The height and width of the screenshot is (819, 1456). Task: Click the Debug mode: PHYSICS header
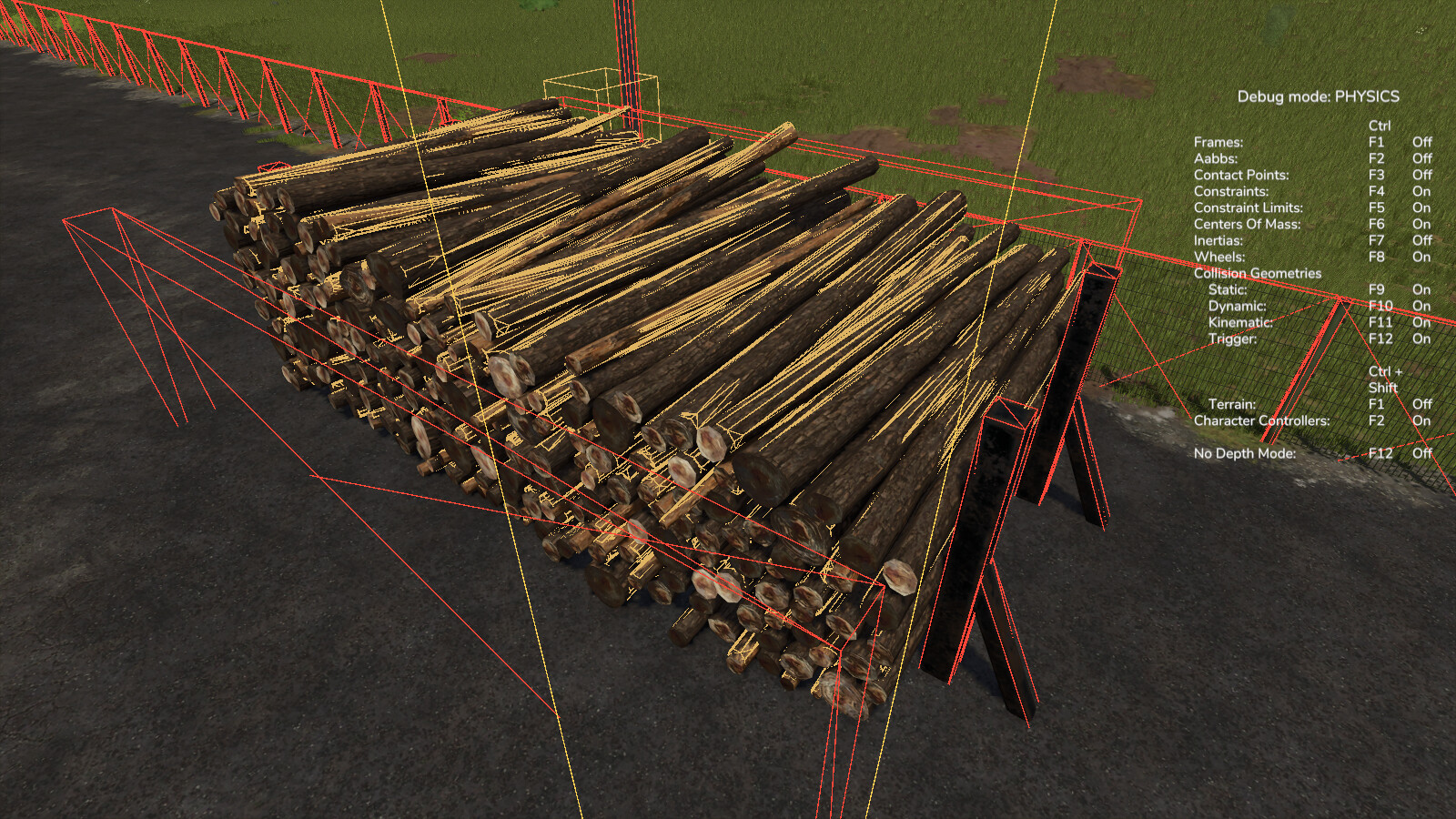pyautogui.click(x=1319, y=95)
